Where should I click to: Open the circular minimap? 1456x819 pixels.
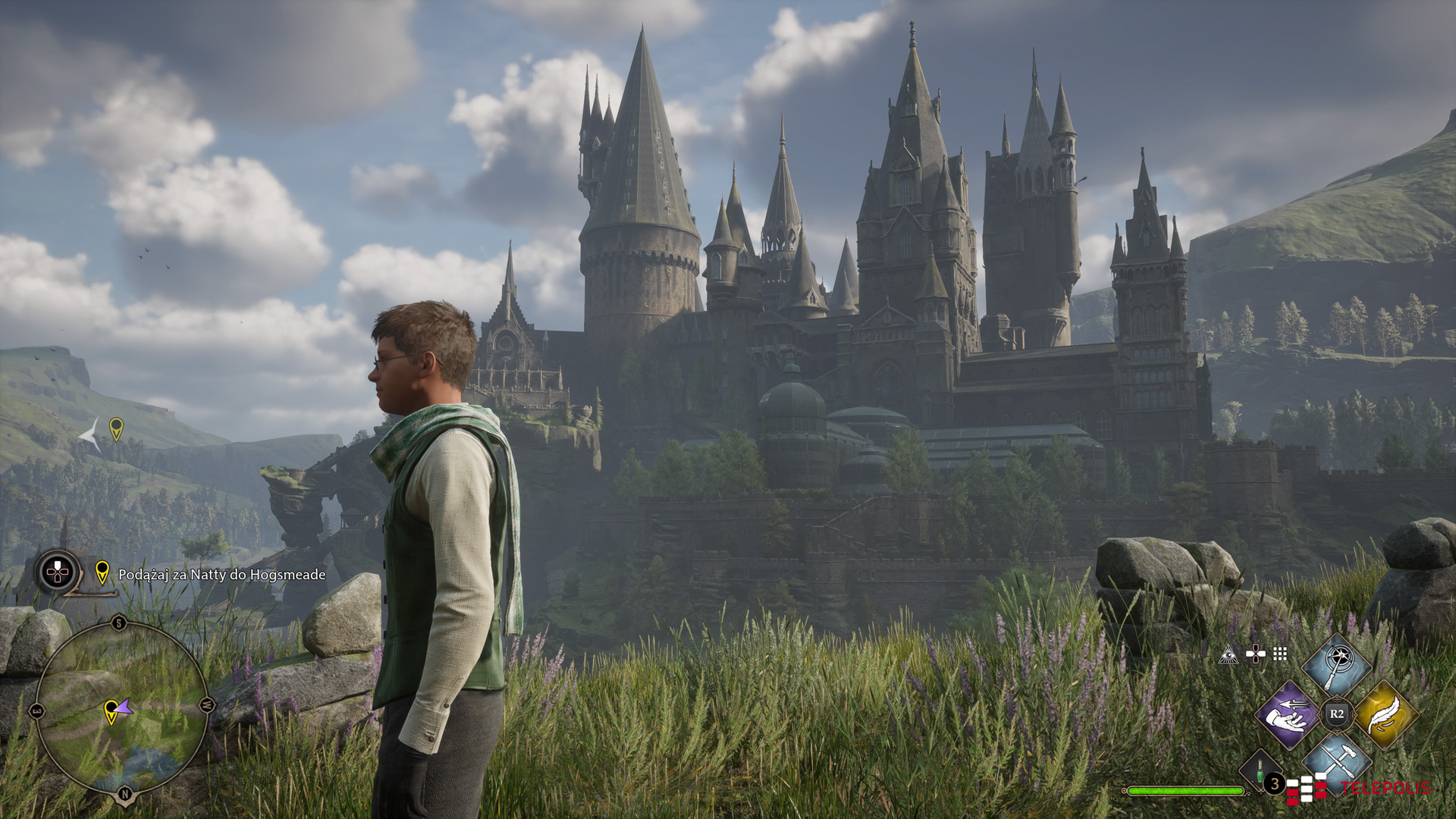[122, 710]
